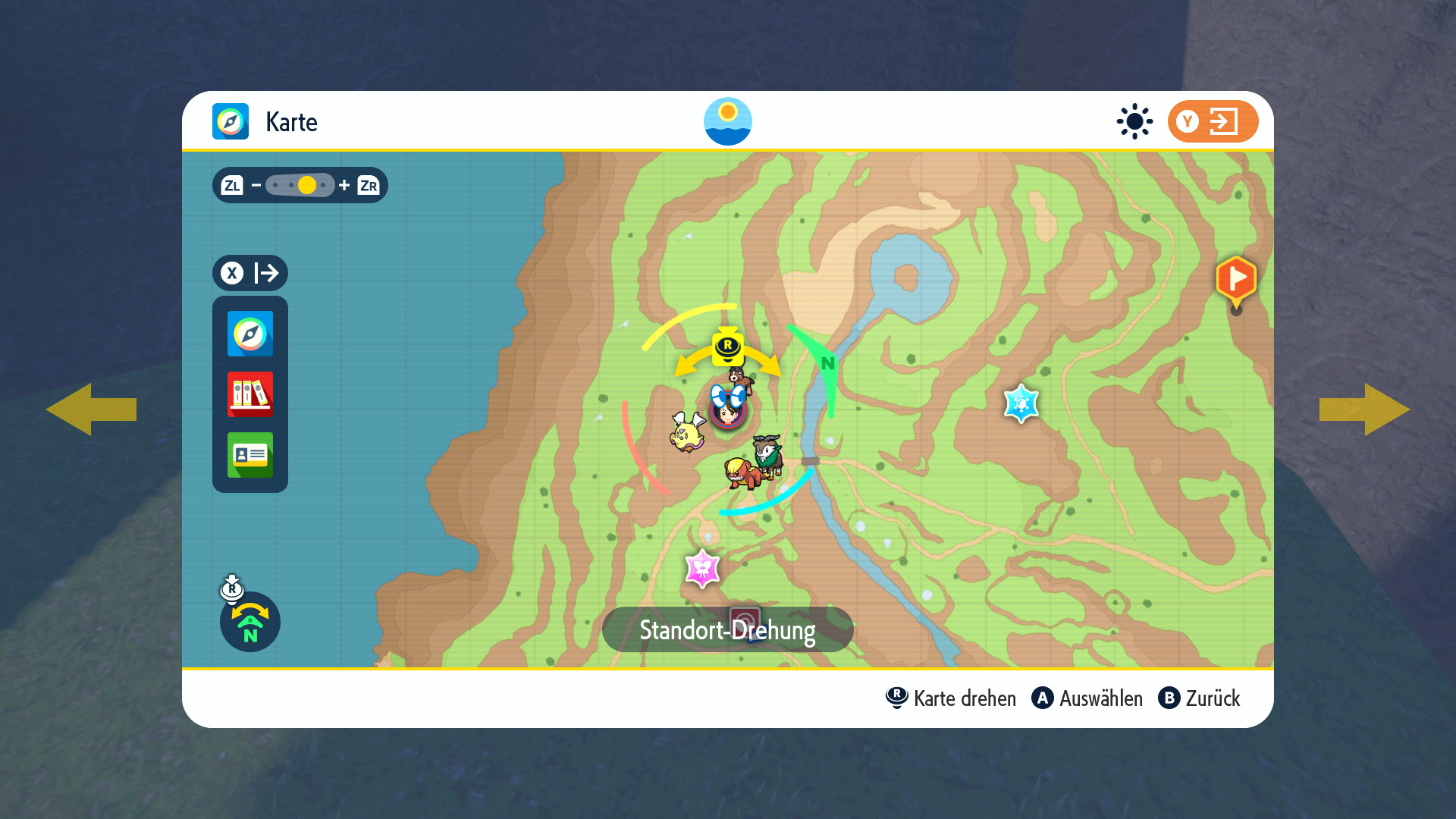The image size is (1456, 819).
Task: Click the yellow rabbit-eared Pokémon map icon
Action: tap(687, 432)
